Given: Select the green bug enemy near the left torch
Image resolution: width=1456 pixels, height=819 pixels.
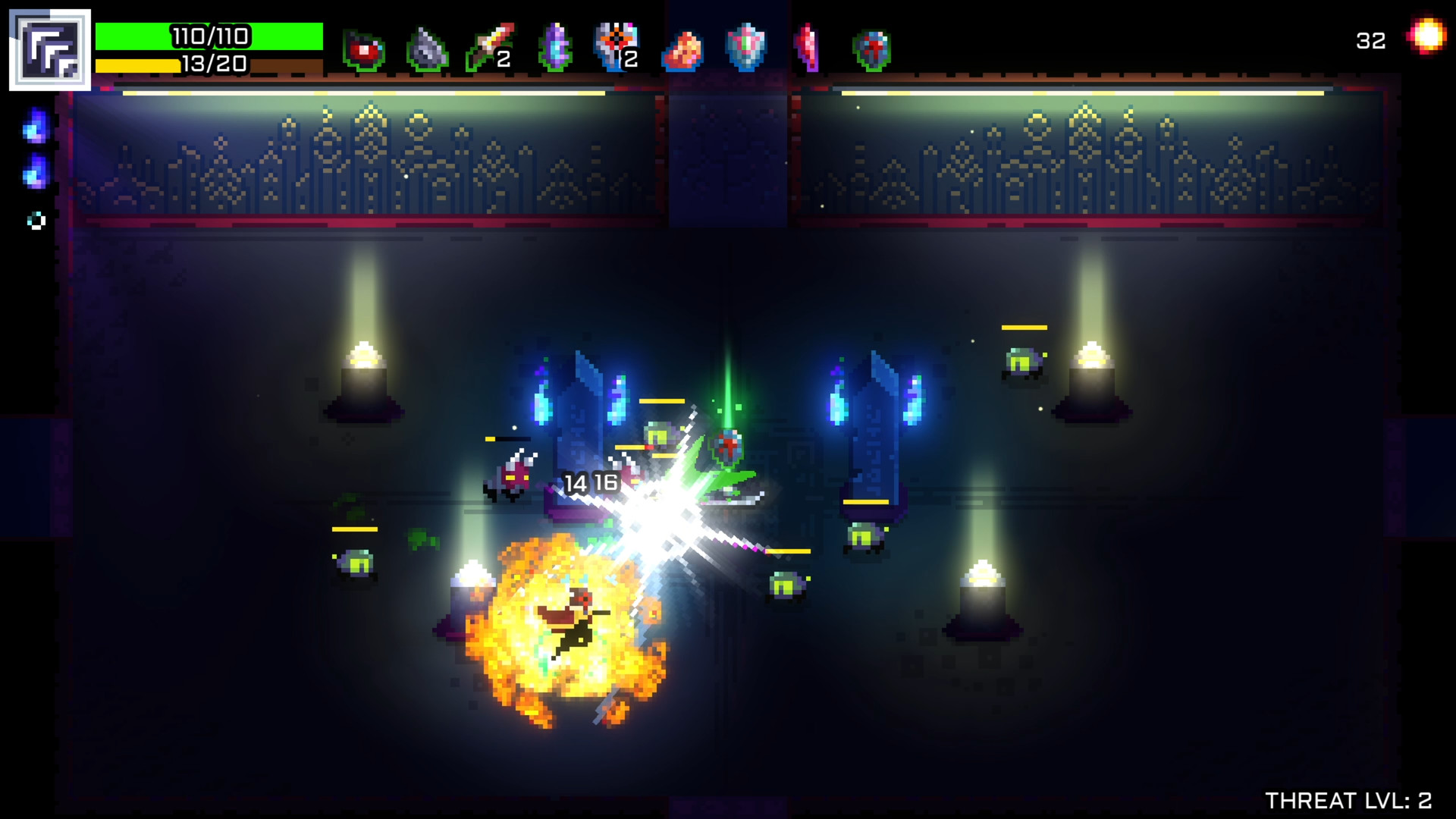Looking at the screenshot, I should [x=356, y=561].
